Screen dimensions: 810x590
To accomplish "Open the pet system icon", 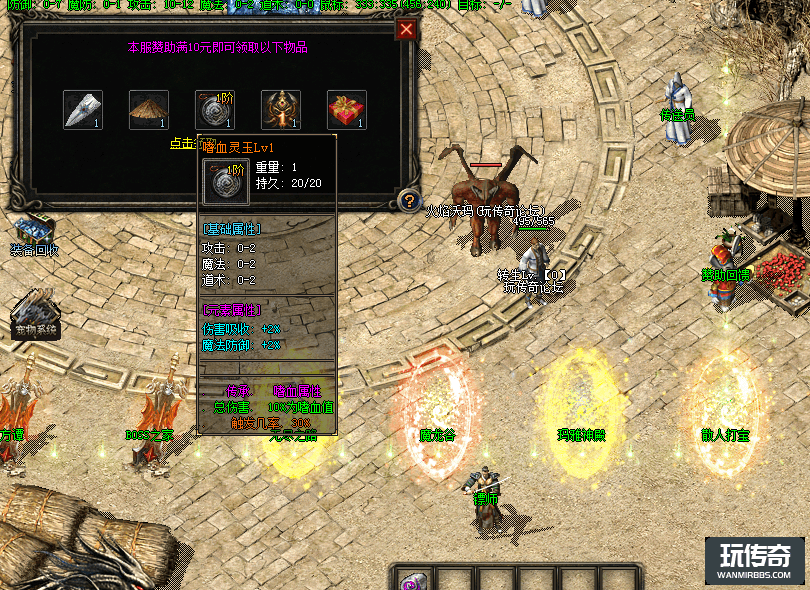I will (35, 311).
